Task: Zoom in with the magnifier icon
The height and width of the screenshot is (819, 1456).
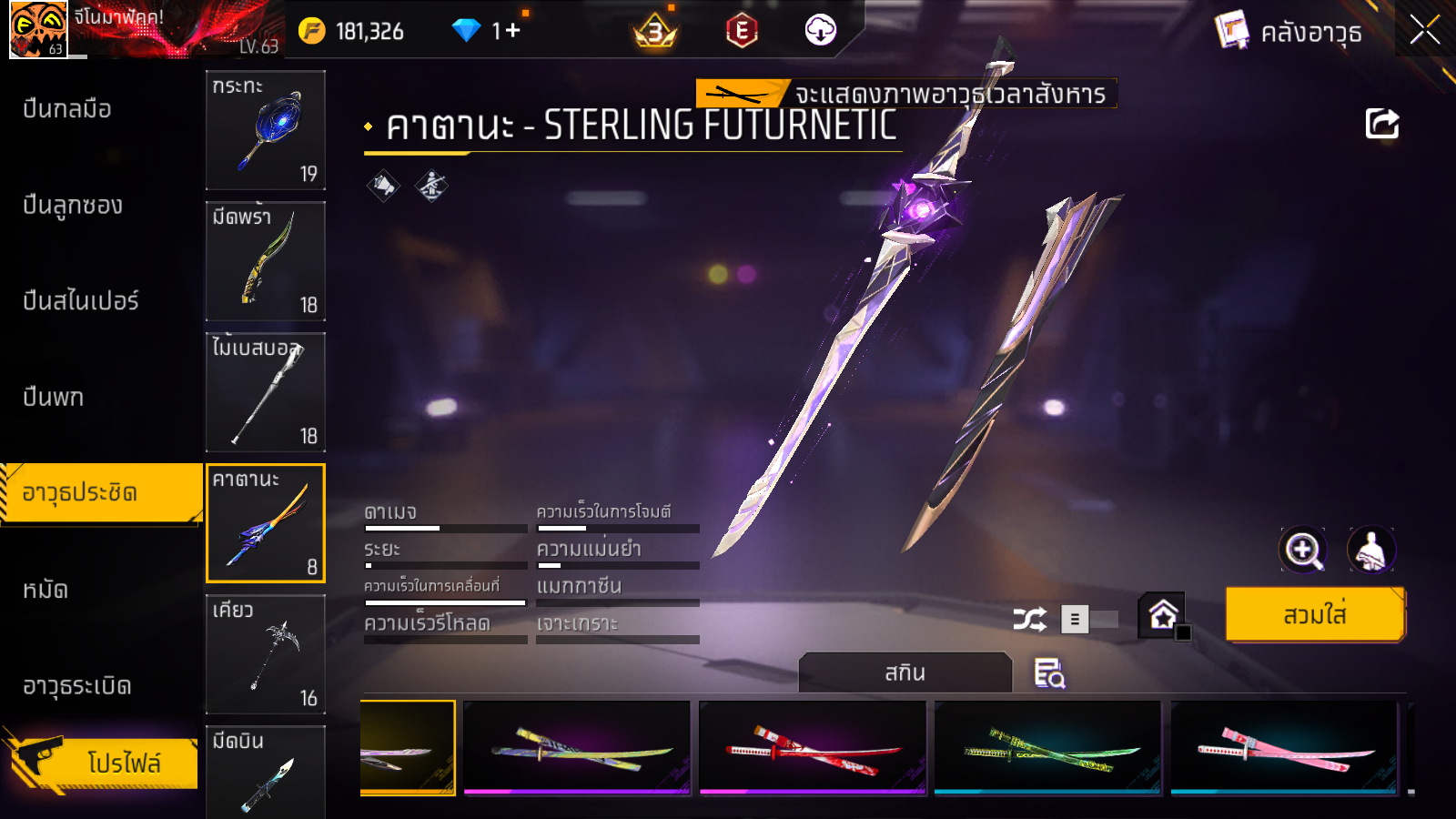Action: click(x=1302, y=550)
